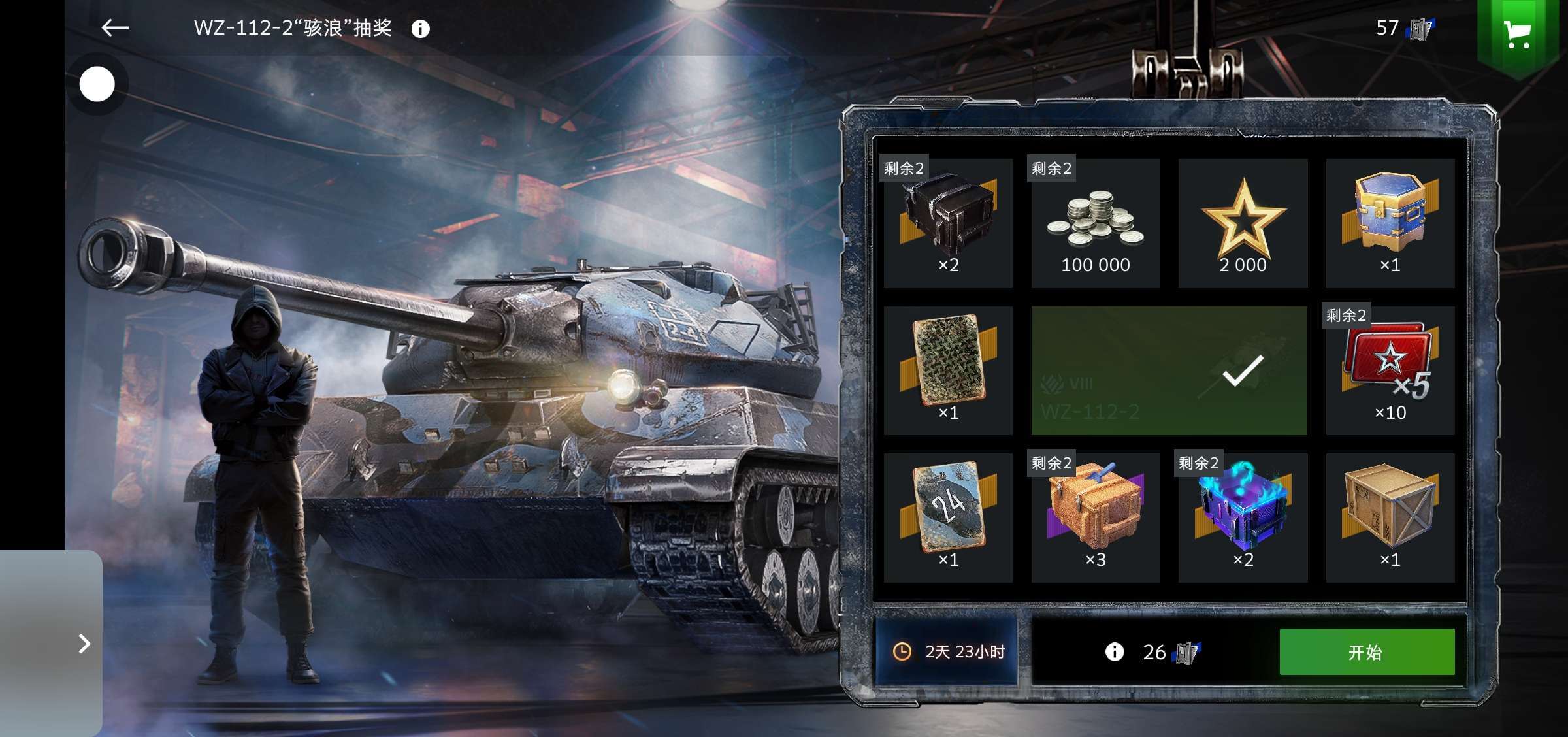
Task: Select the glowing purple chest reward
Action: coord(1243,517)
